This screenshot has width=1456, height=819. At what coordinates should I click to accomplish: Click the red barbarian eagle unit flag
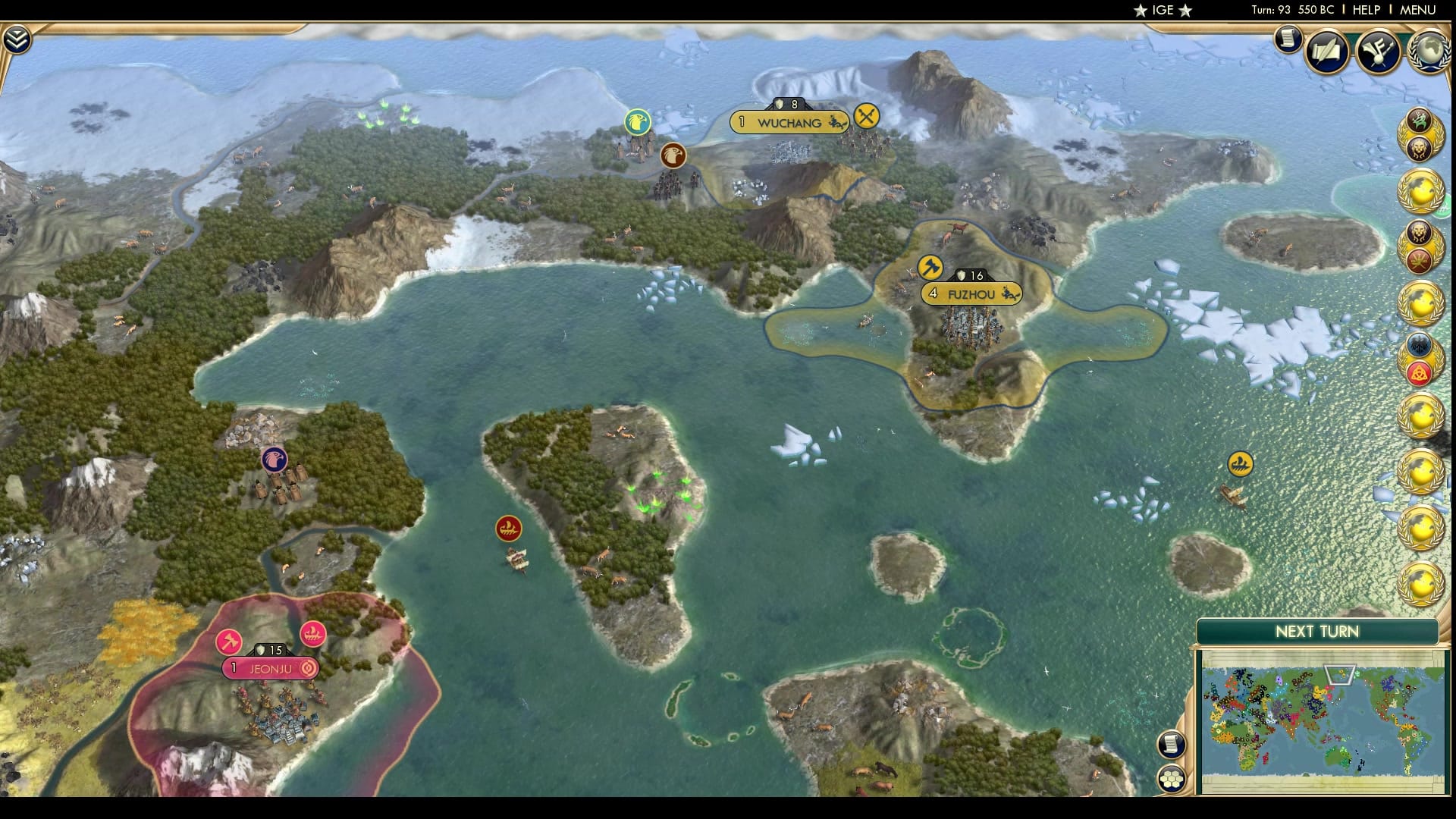point(673,156)
